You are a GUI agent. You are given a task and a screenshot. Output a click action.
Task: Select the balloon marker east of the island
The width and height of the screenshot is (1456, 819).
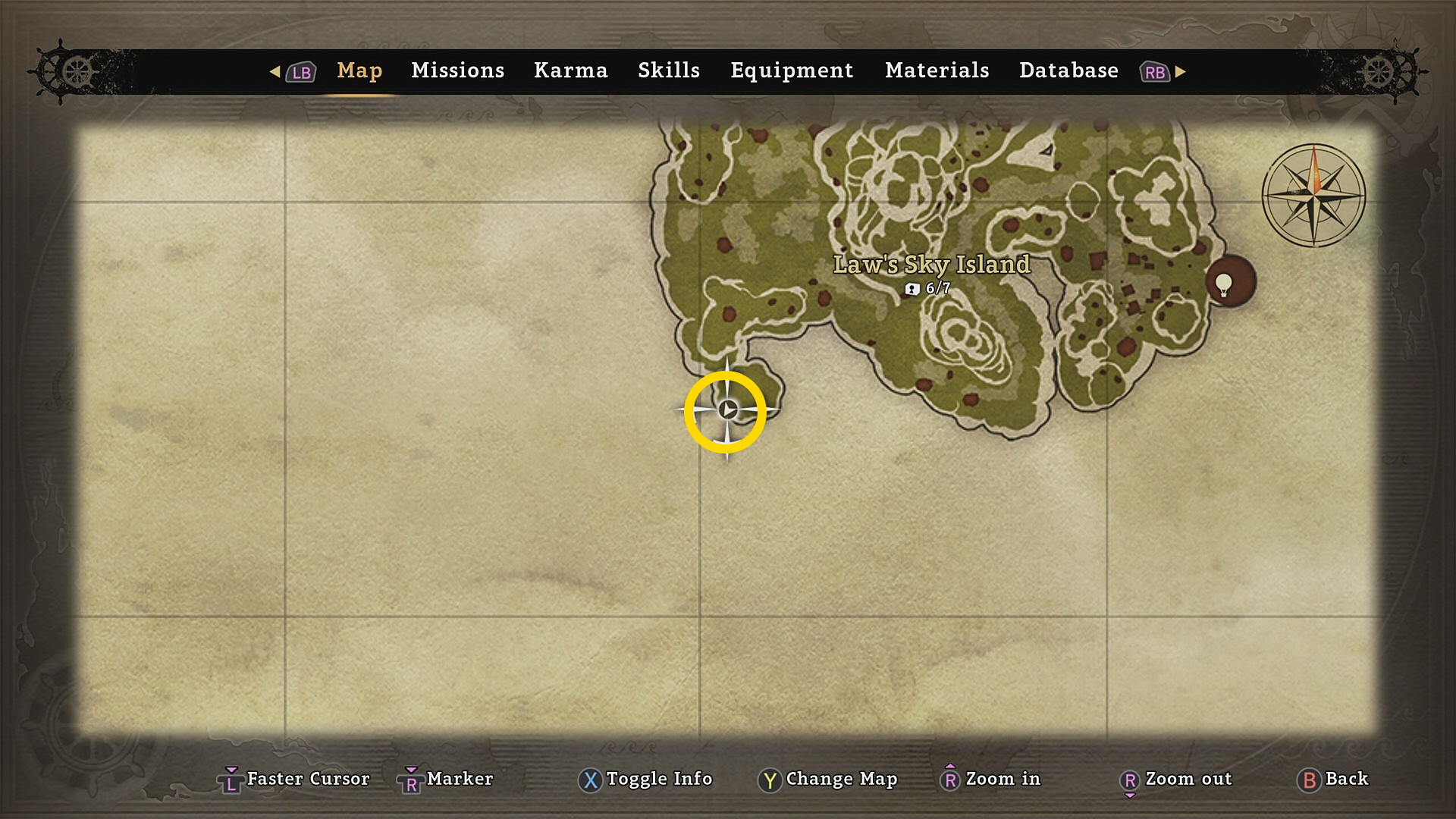point(1229,282)
